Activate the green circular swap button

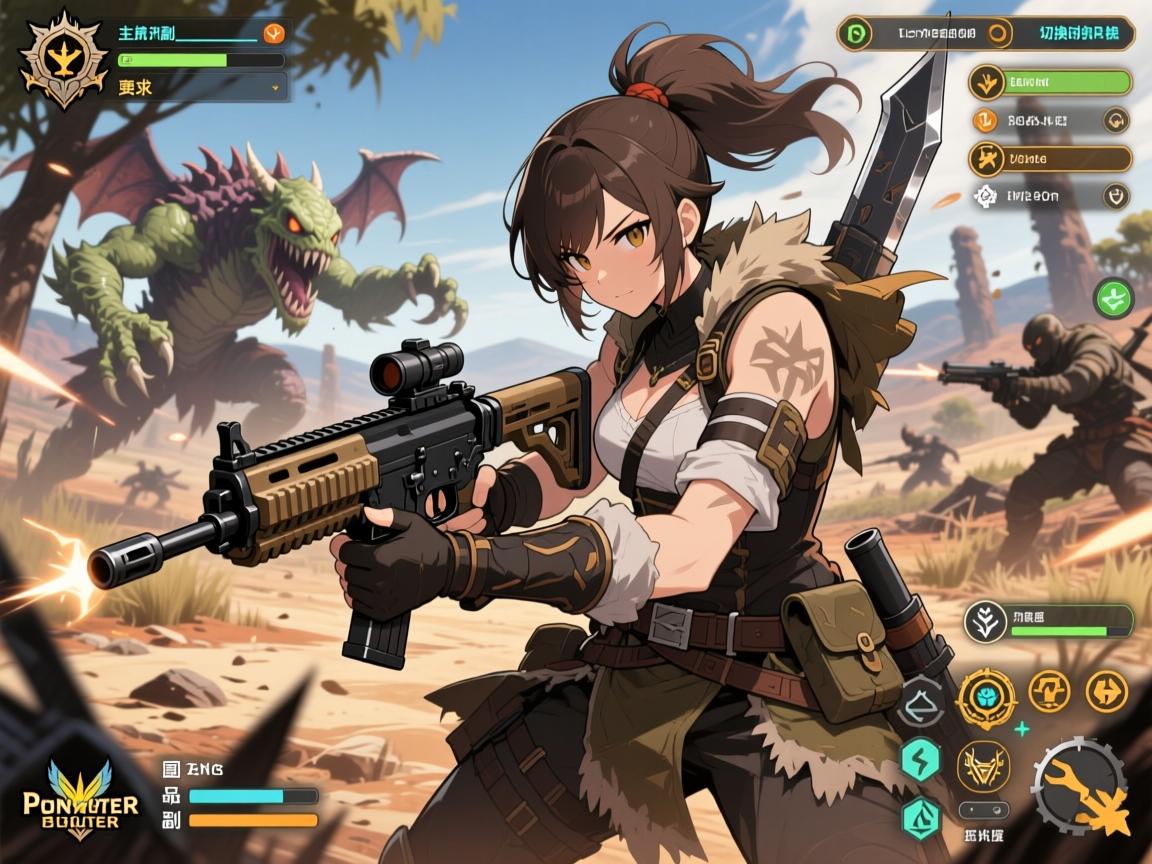click(x=1113, y=299)
